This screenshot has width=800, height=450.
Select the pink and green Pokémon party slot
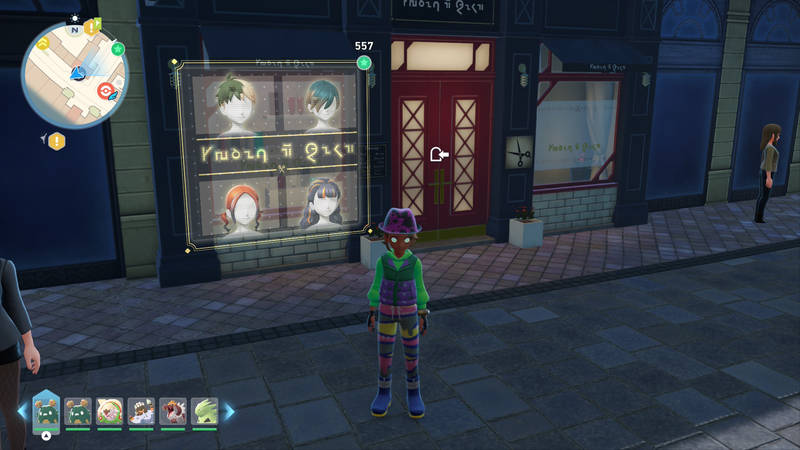click(x=110, y=410)
